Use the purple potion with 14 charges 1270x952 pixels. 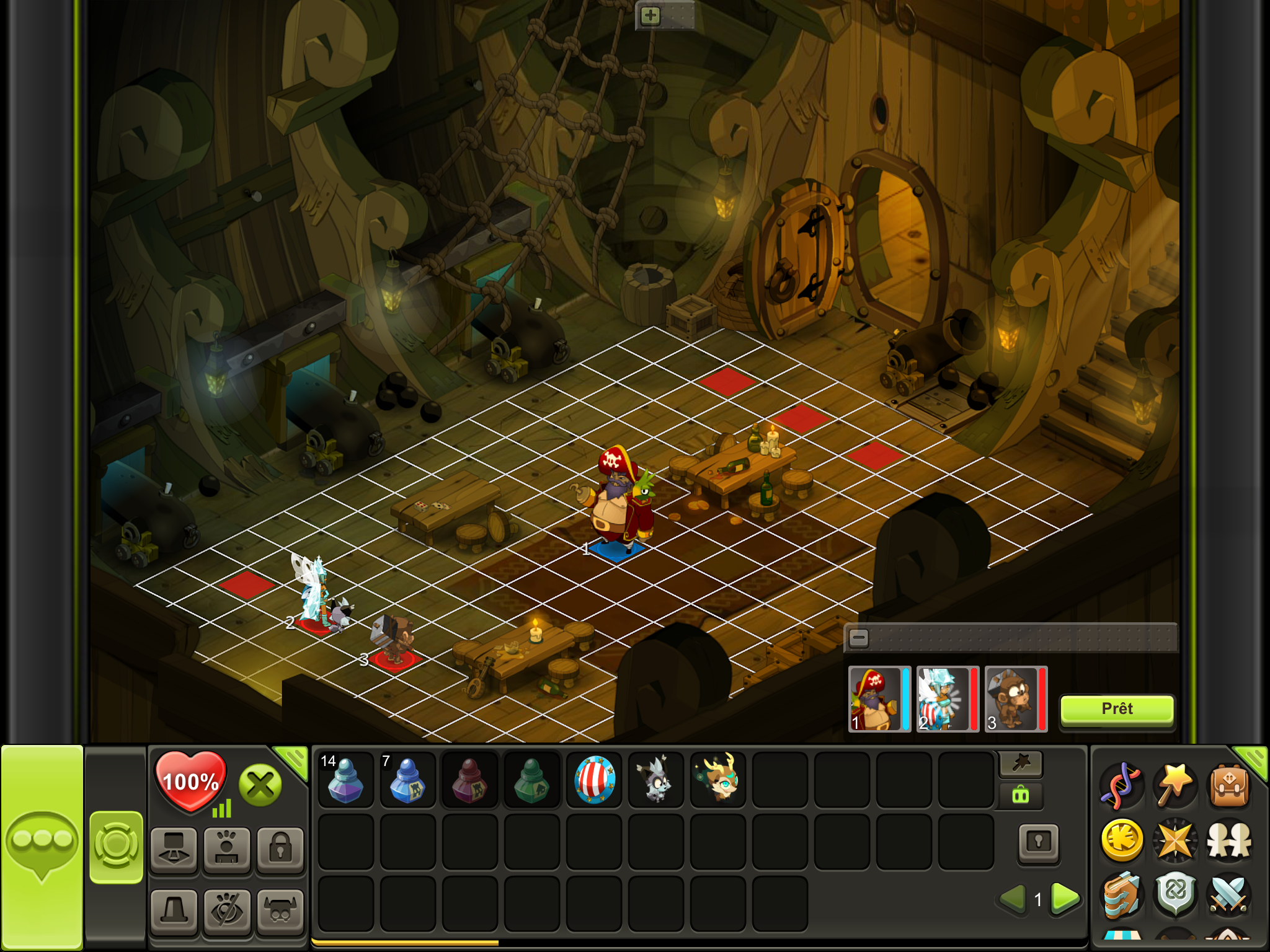pos(345,780)
